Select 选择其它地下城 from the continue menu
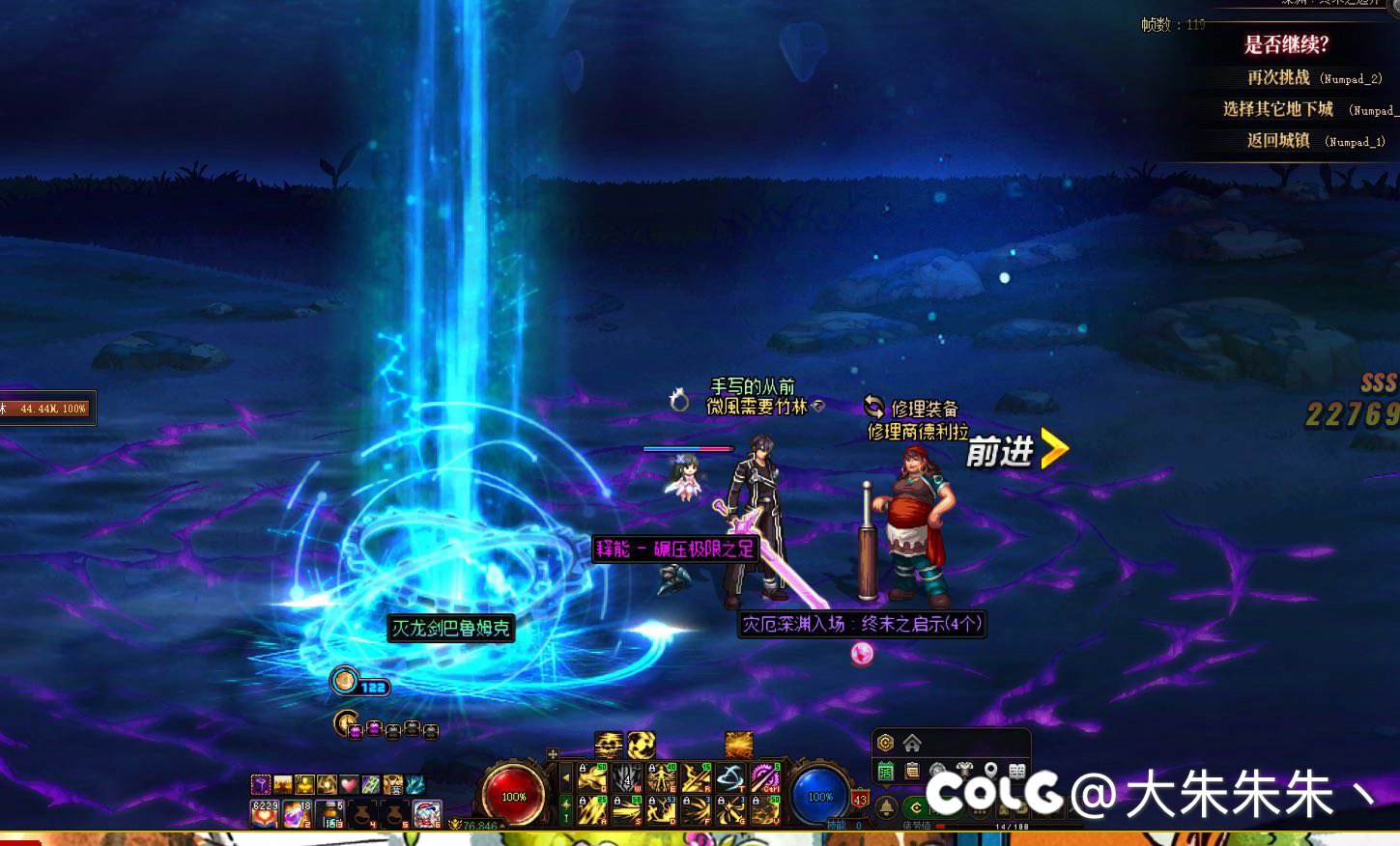 click(1277, 109)
